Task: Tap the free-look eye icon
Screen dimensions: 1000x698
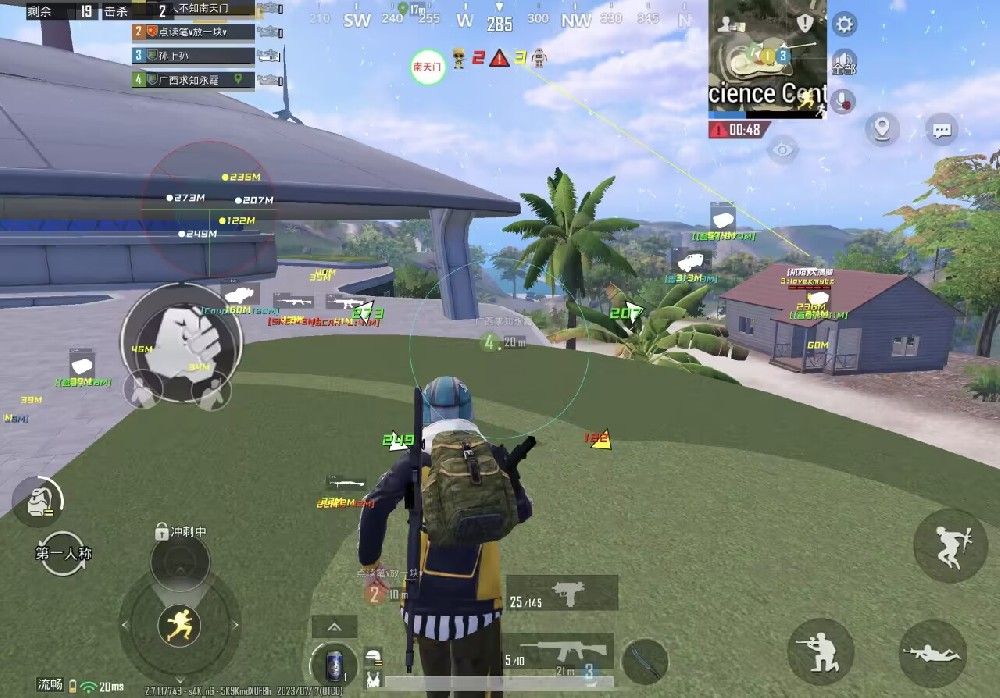Action: 783,150
